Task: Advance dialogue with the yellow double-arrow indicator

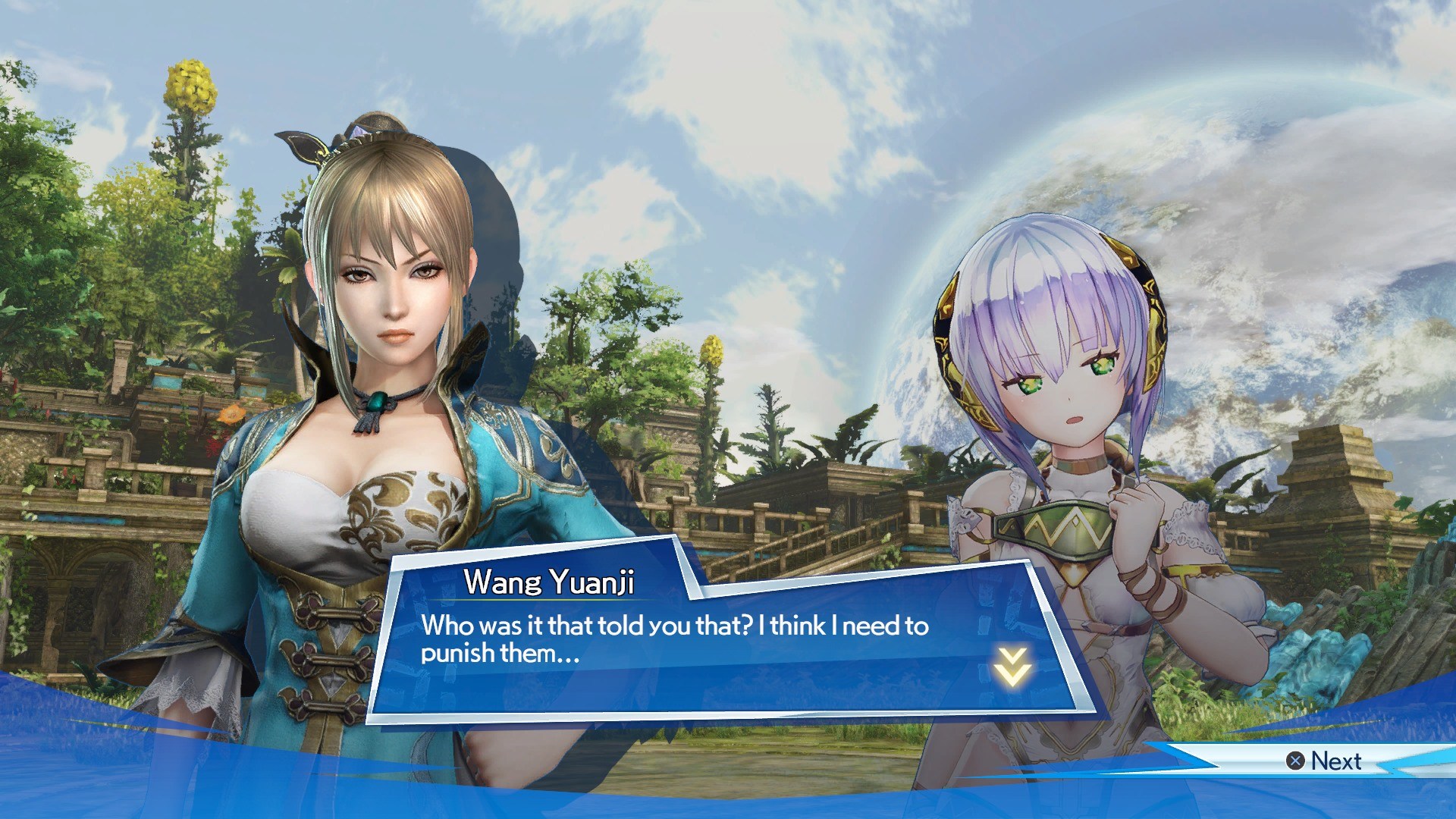Action: point(1012,667)
